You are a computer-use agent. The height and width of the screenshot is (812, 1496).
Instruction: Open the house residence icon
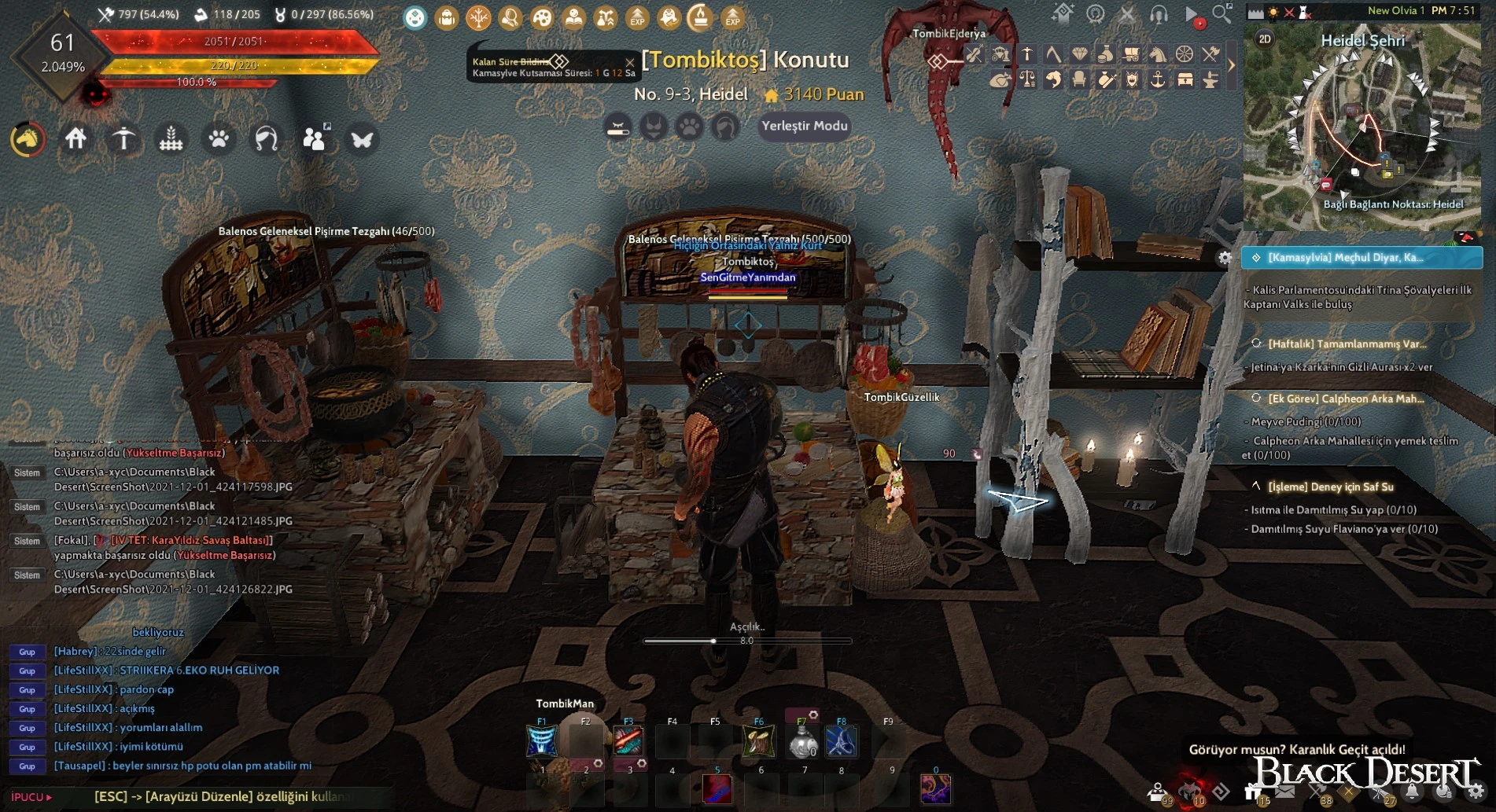coord(76,139)
